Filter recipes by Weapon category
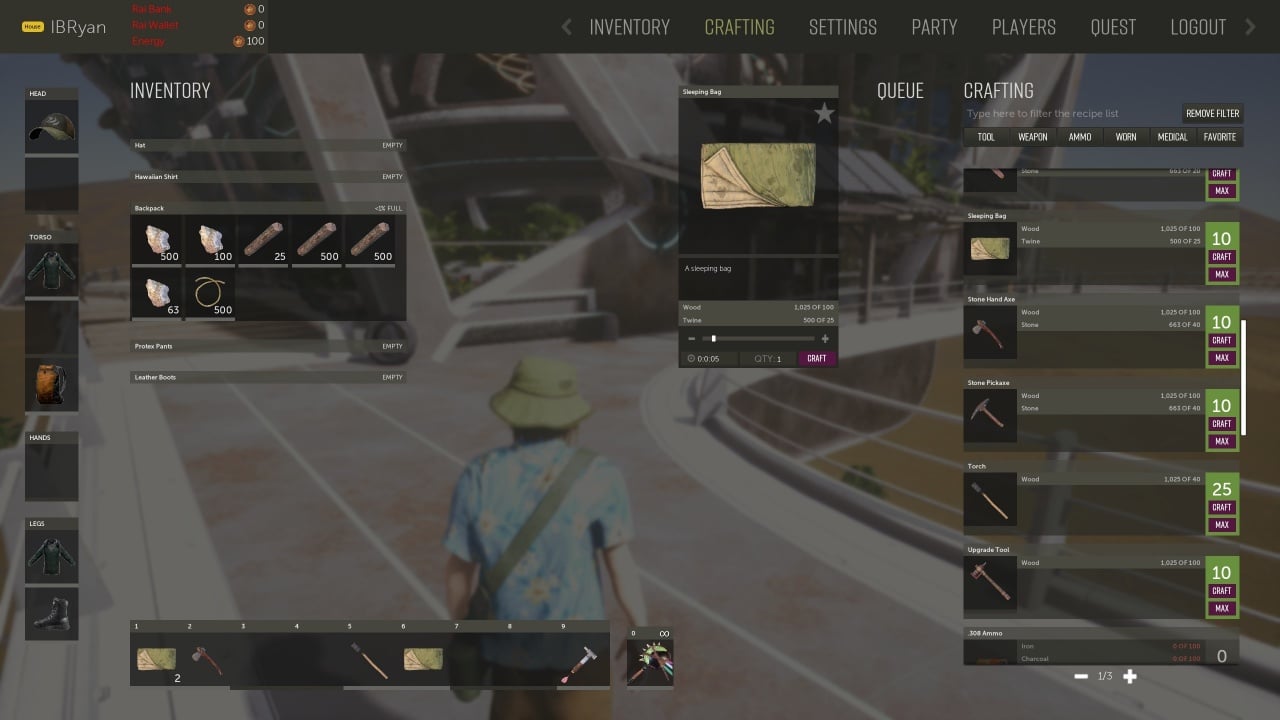This screenshot has height=720, width=1280. click(1033, 137)
